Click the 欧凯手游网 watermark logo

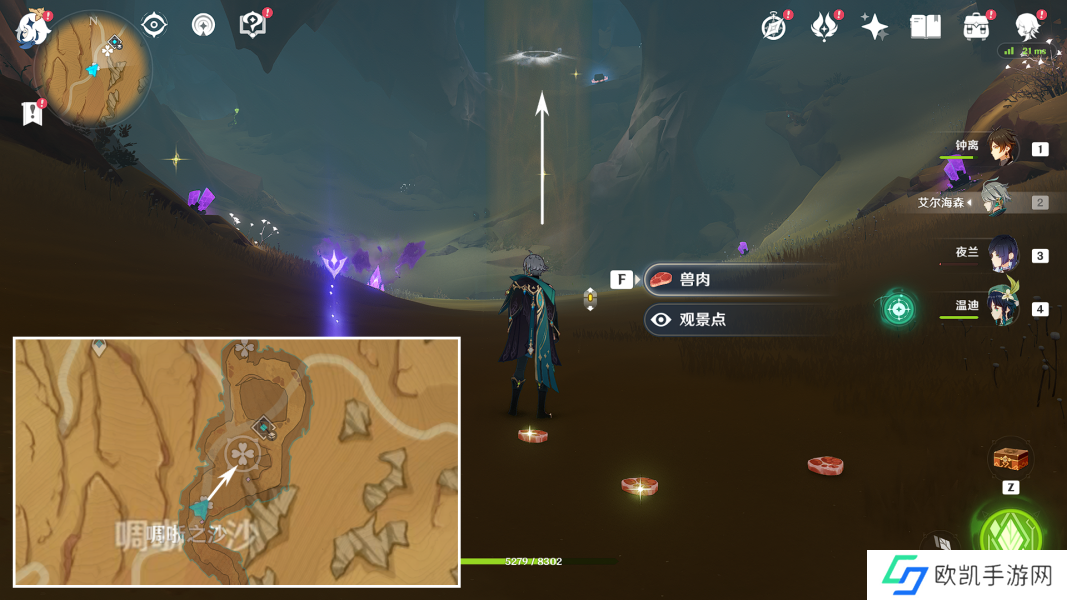961,577
